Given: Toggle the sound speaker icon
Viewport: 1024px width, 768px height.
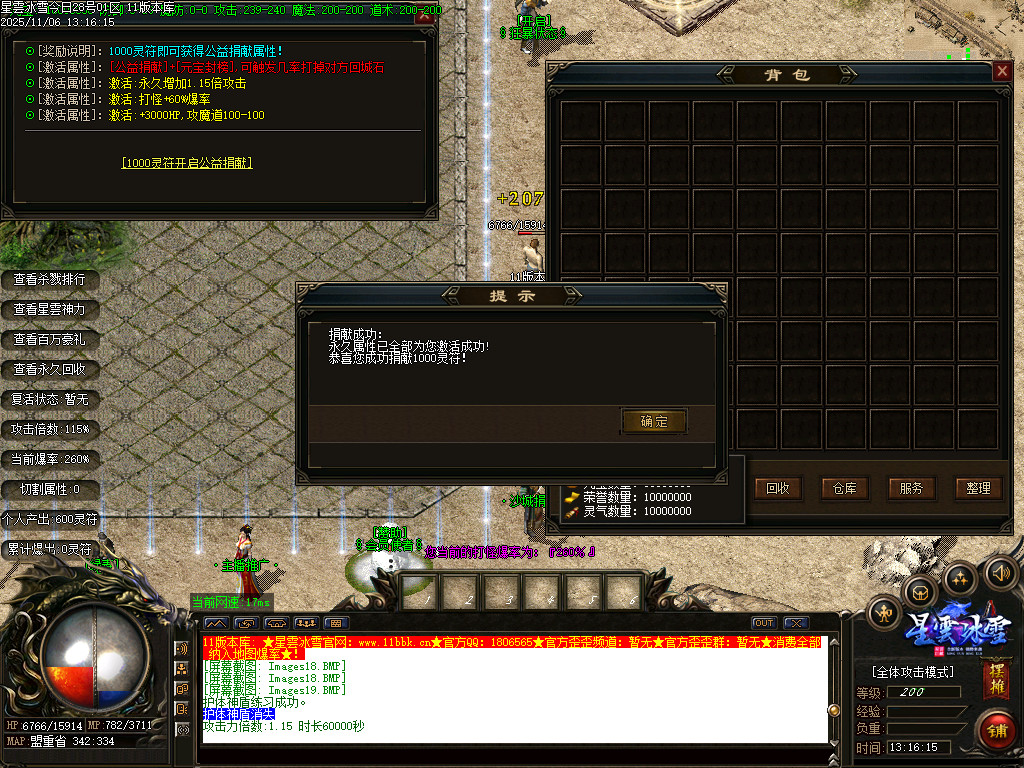Looking at the screenshot, I should point(1000,572).
